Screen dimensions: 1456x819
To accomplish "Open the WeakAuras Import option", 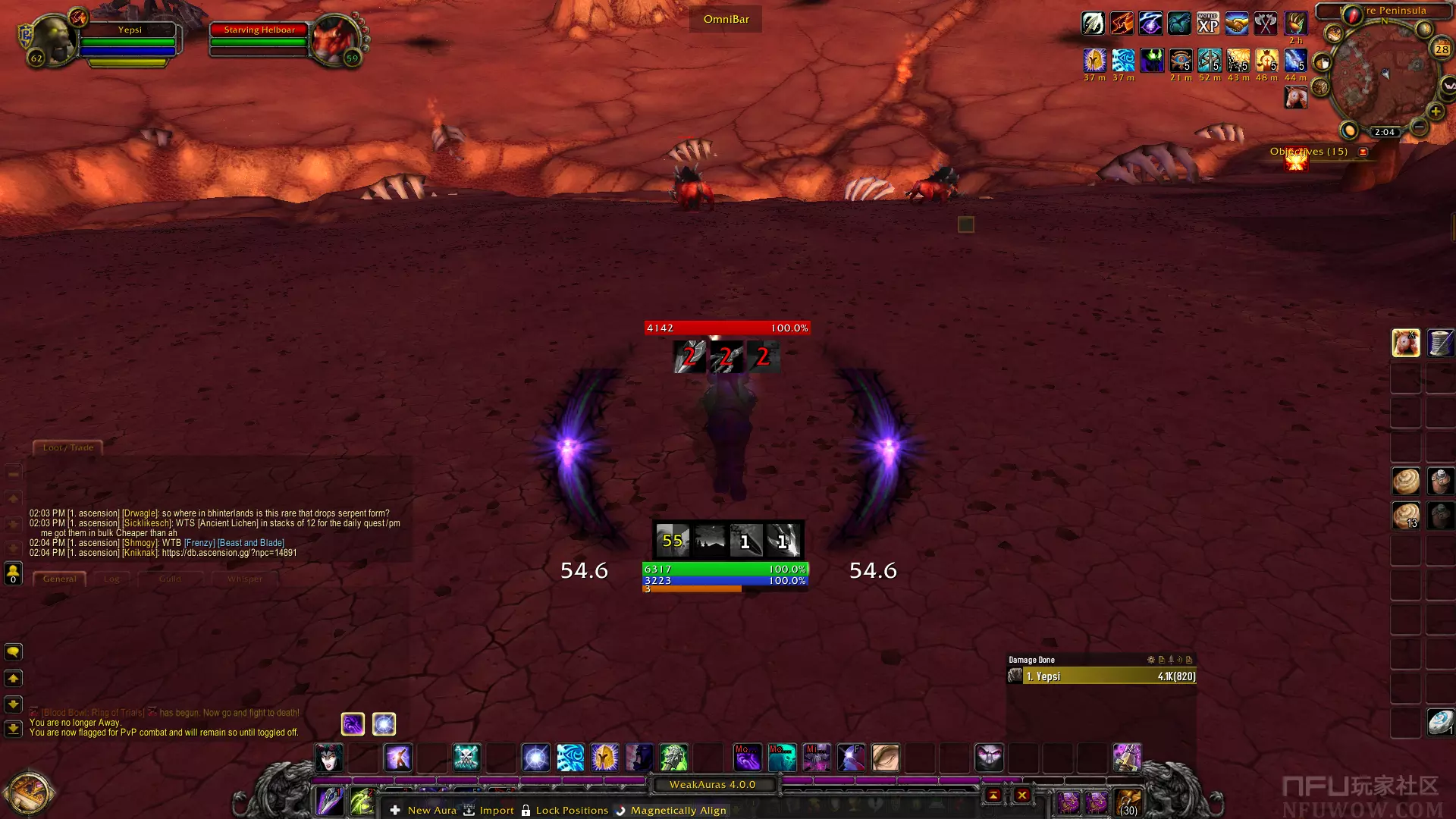I will click(x=489, y=810).
